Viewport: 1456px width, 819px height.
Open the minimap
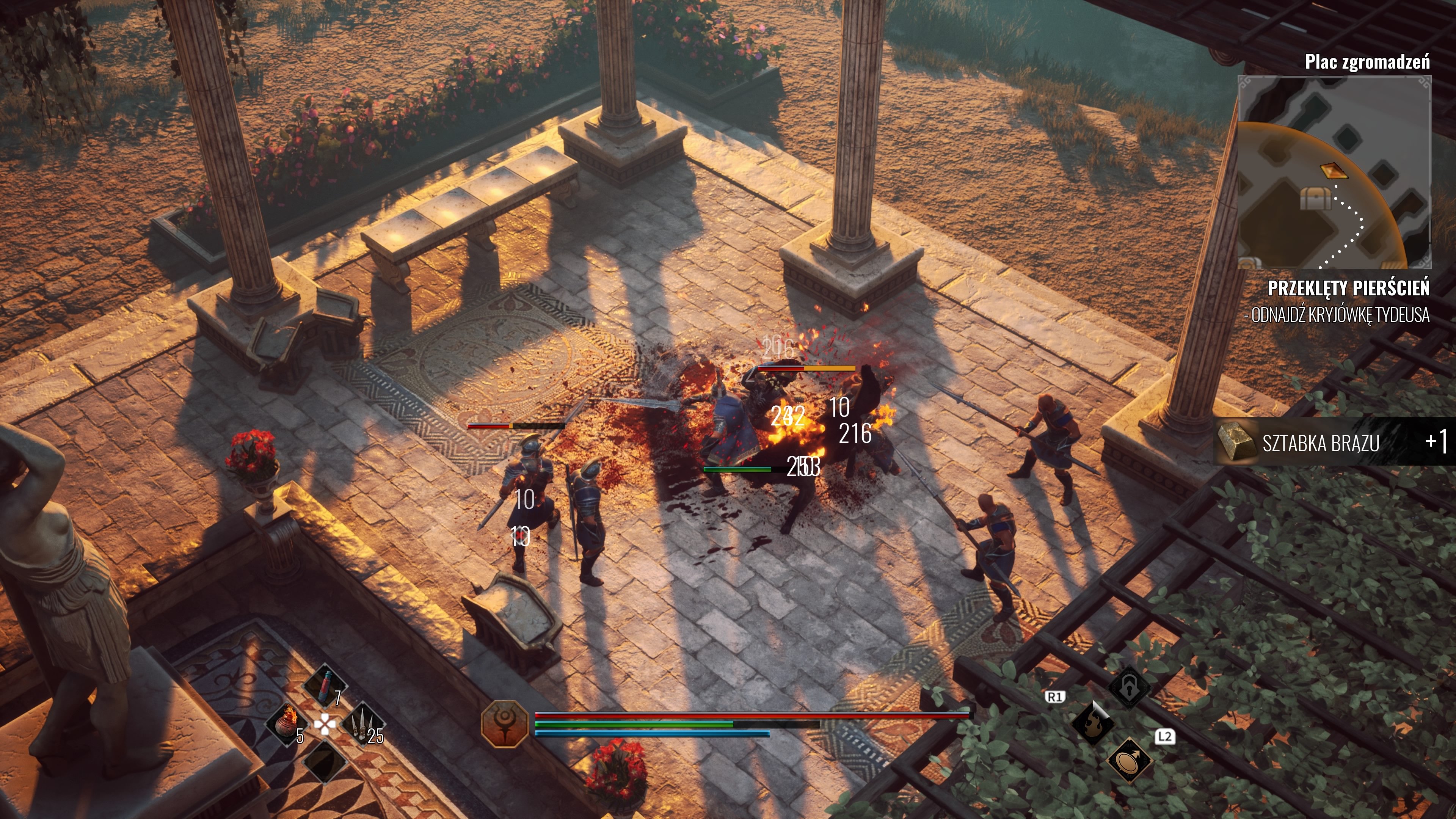[x=1334, y=173]
